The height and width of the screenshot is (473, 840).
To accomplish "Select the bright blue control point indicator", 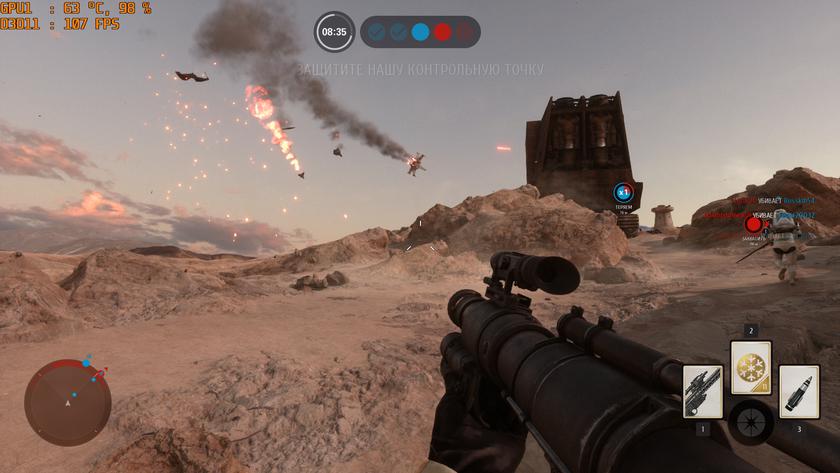I will (x=420, y=32).
